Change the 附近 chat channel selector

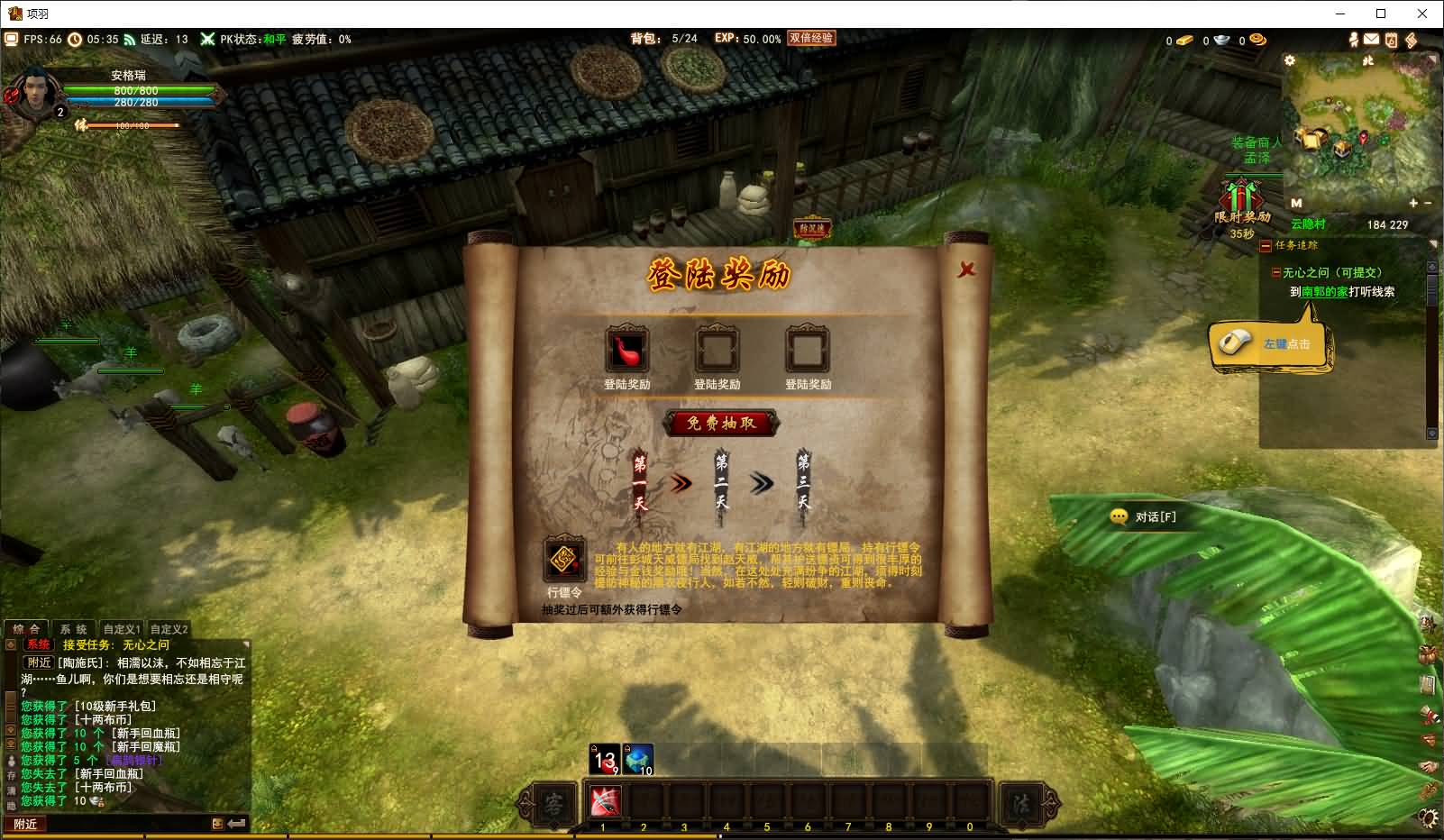[x=25, y=824]
